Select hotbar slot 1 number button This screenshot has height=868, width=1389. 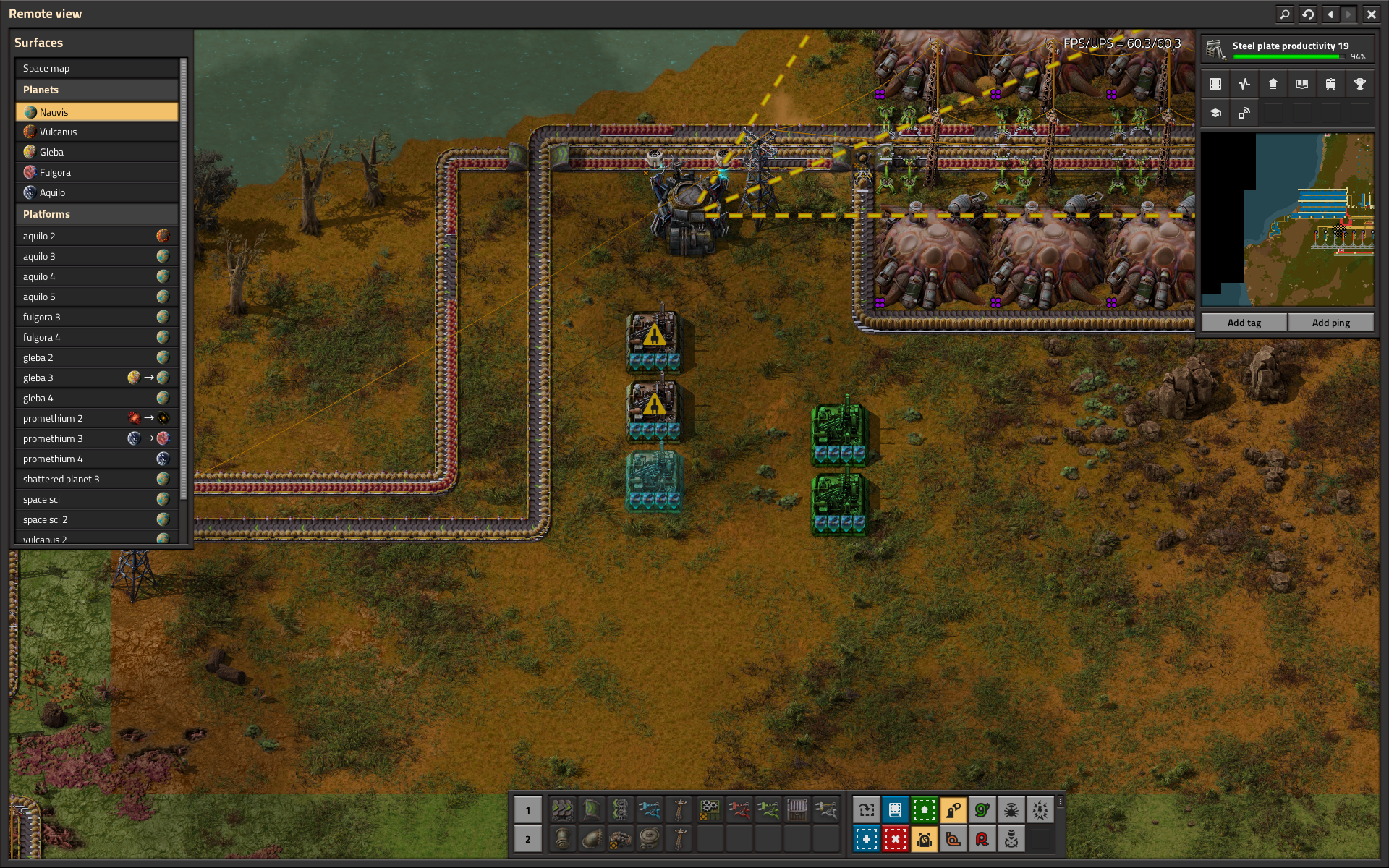[x=527, y=811]
